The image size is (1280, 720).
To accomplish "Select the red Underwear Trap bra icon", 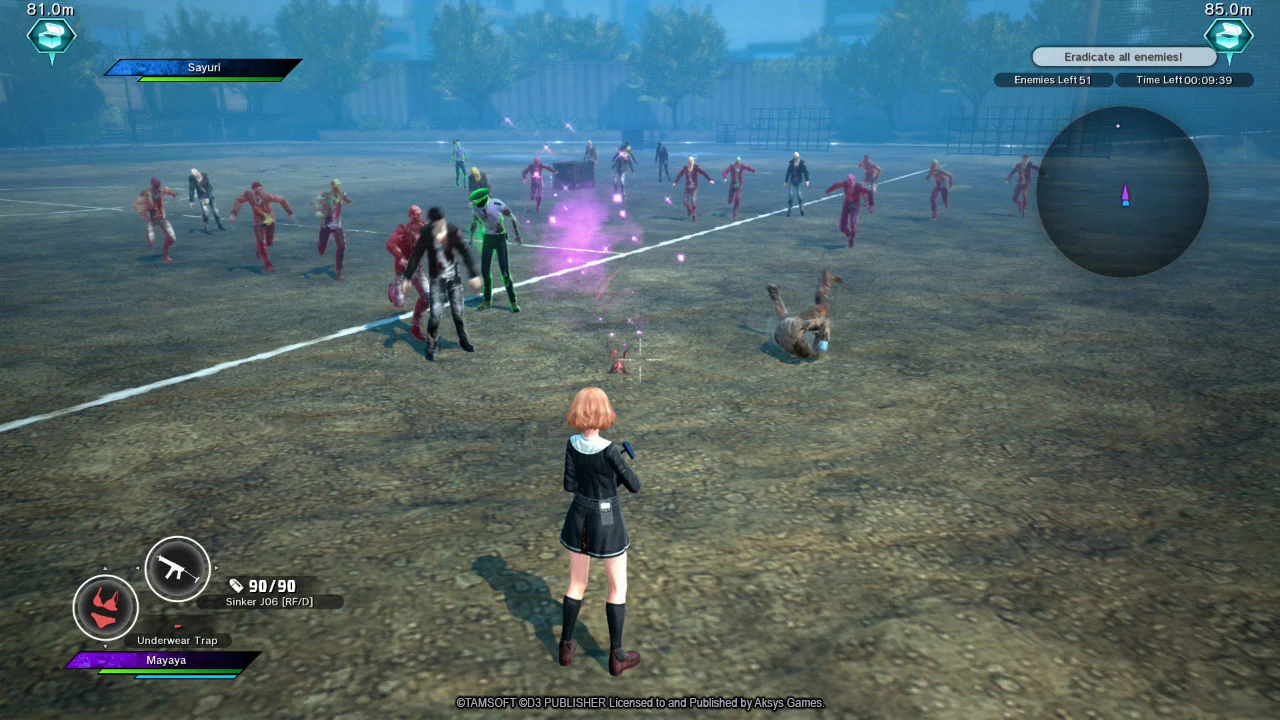I will coord(104,607).
